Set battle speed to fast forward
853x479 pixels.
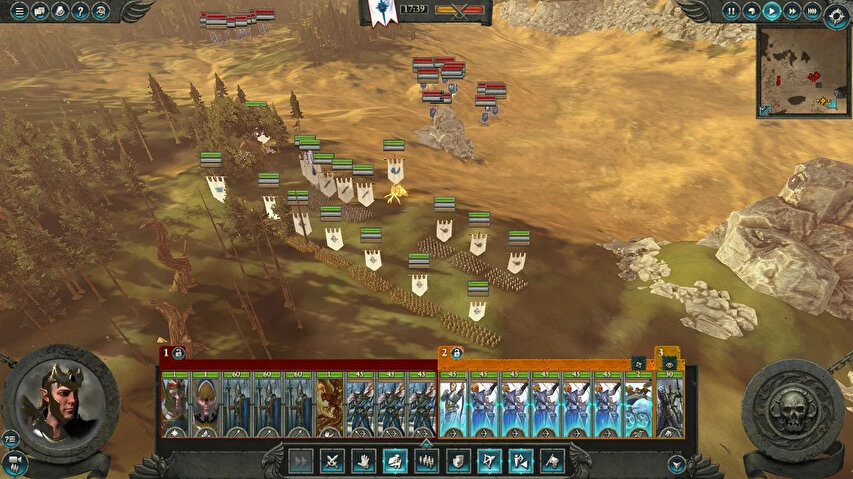click(x=791, y=11)
